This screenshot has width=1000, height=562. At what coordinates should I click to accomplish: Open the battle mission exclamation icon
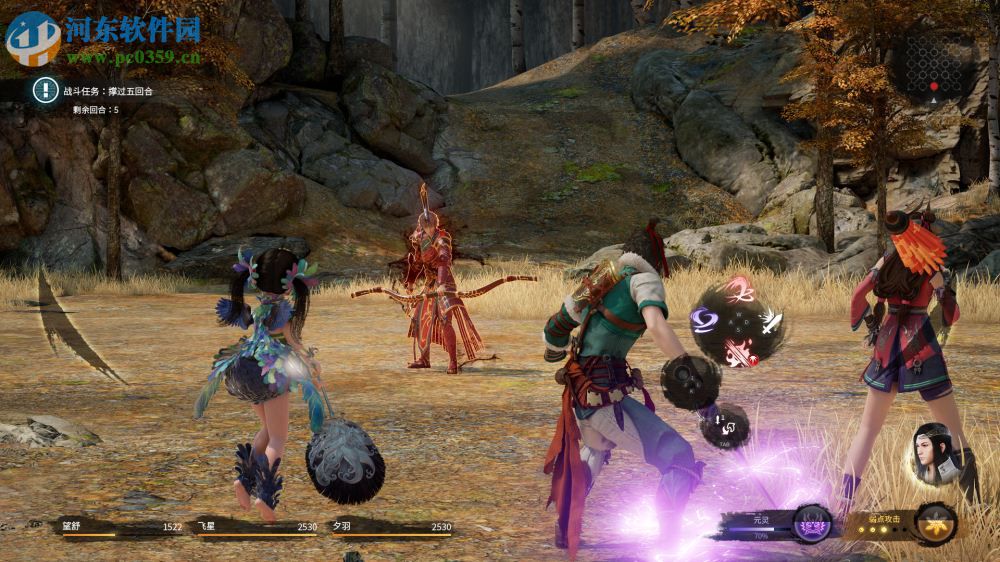pos(45,90)
